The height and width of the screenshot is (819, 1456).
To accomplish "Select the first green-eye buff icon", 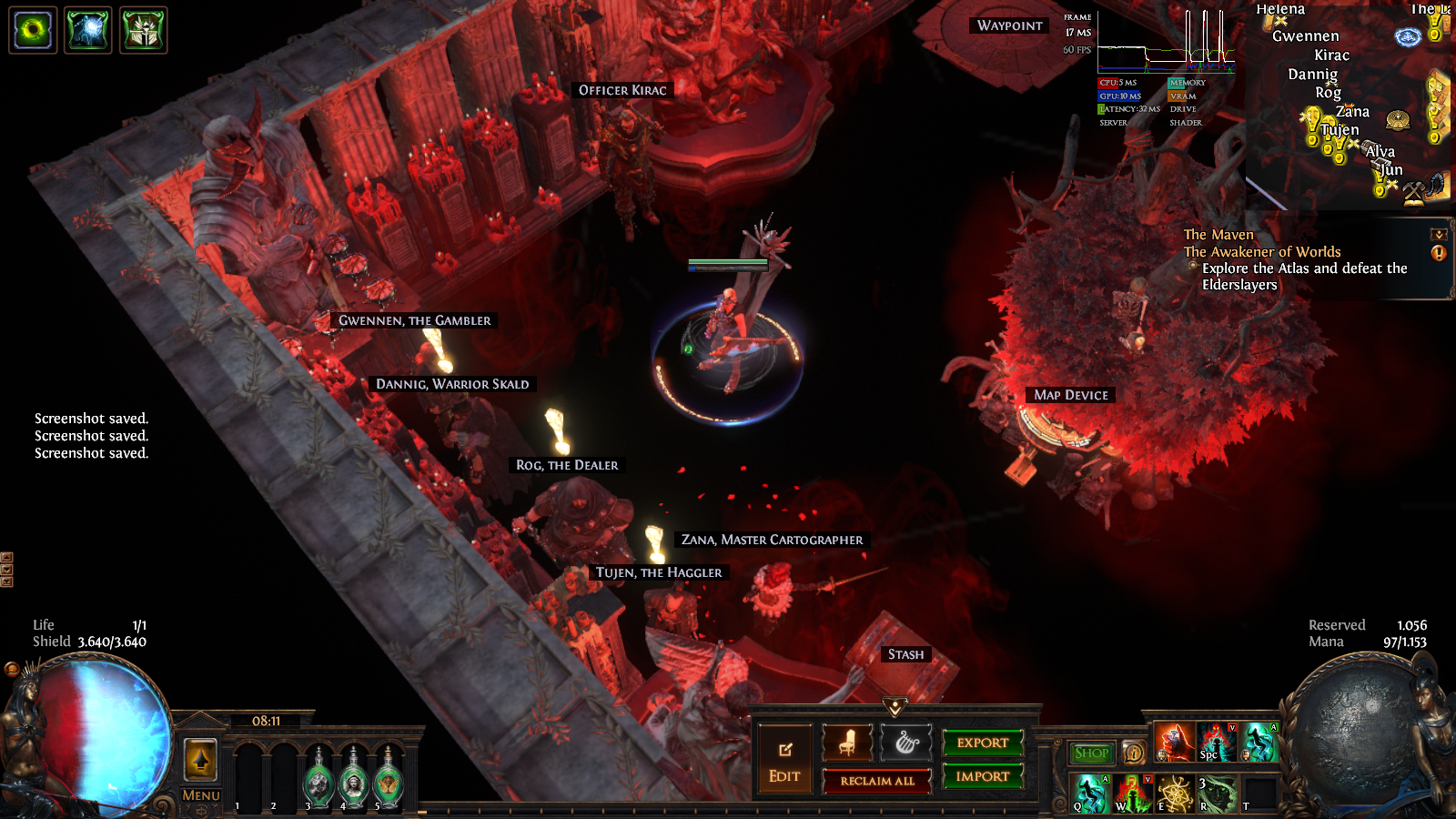I will click(34, 30).
